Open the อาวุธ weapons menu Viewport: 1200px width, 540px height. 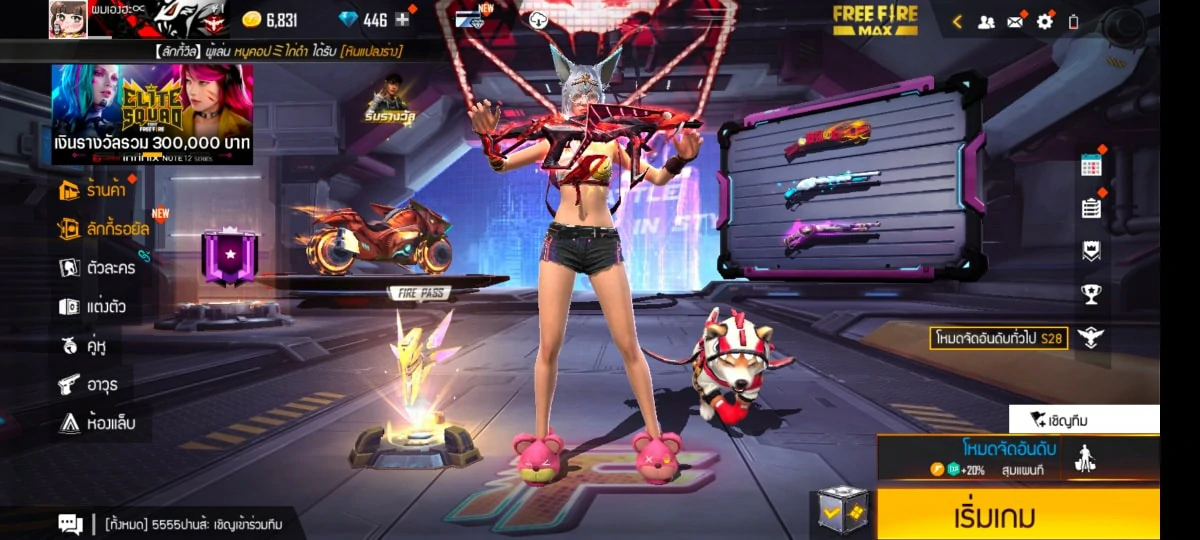pyautogui.click(x=86, y=385)
